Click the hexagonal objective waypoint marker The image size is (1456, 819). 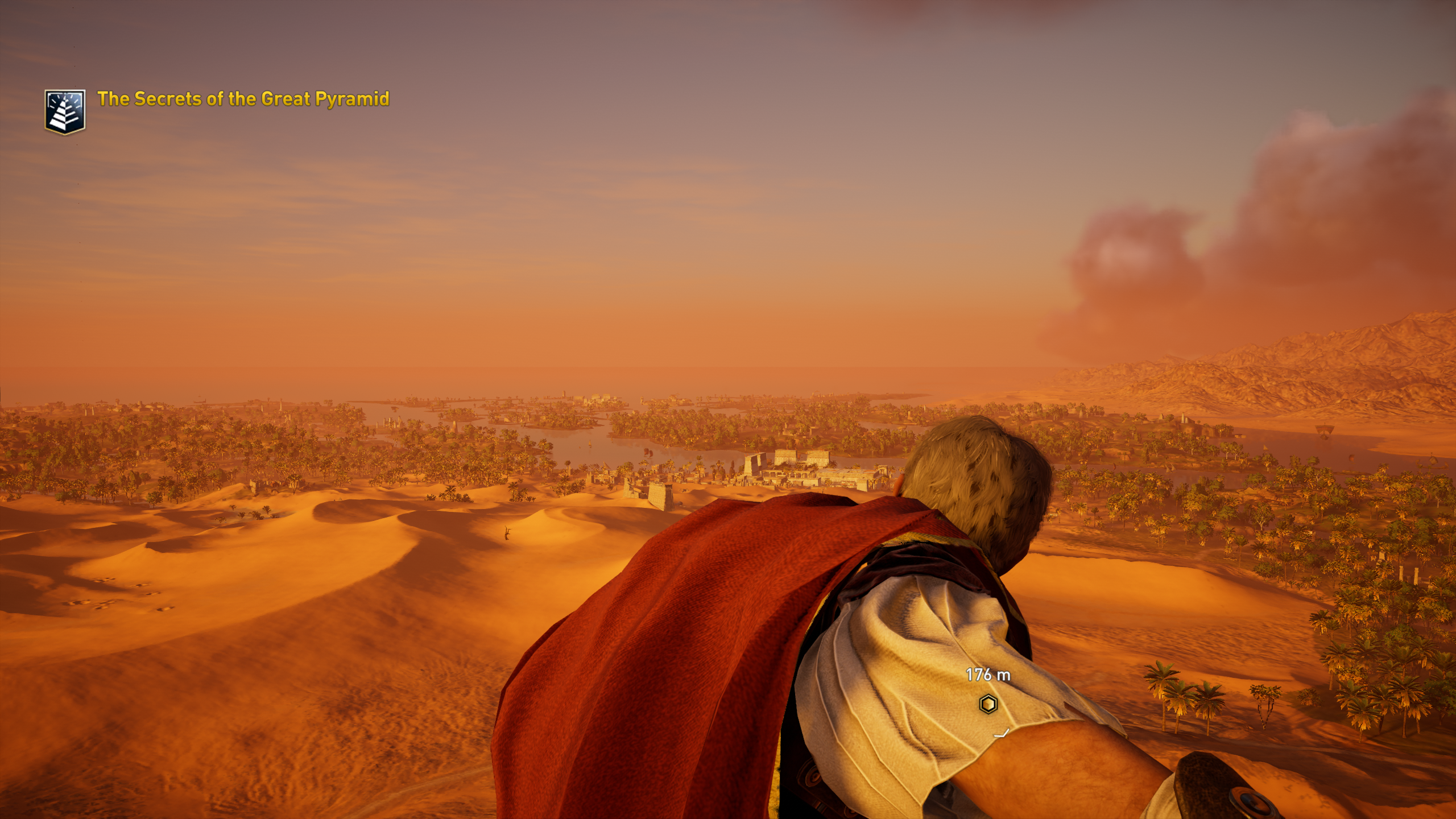tap(988, 704)
